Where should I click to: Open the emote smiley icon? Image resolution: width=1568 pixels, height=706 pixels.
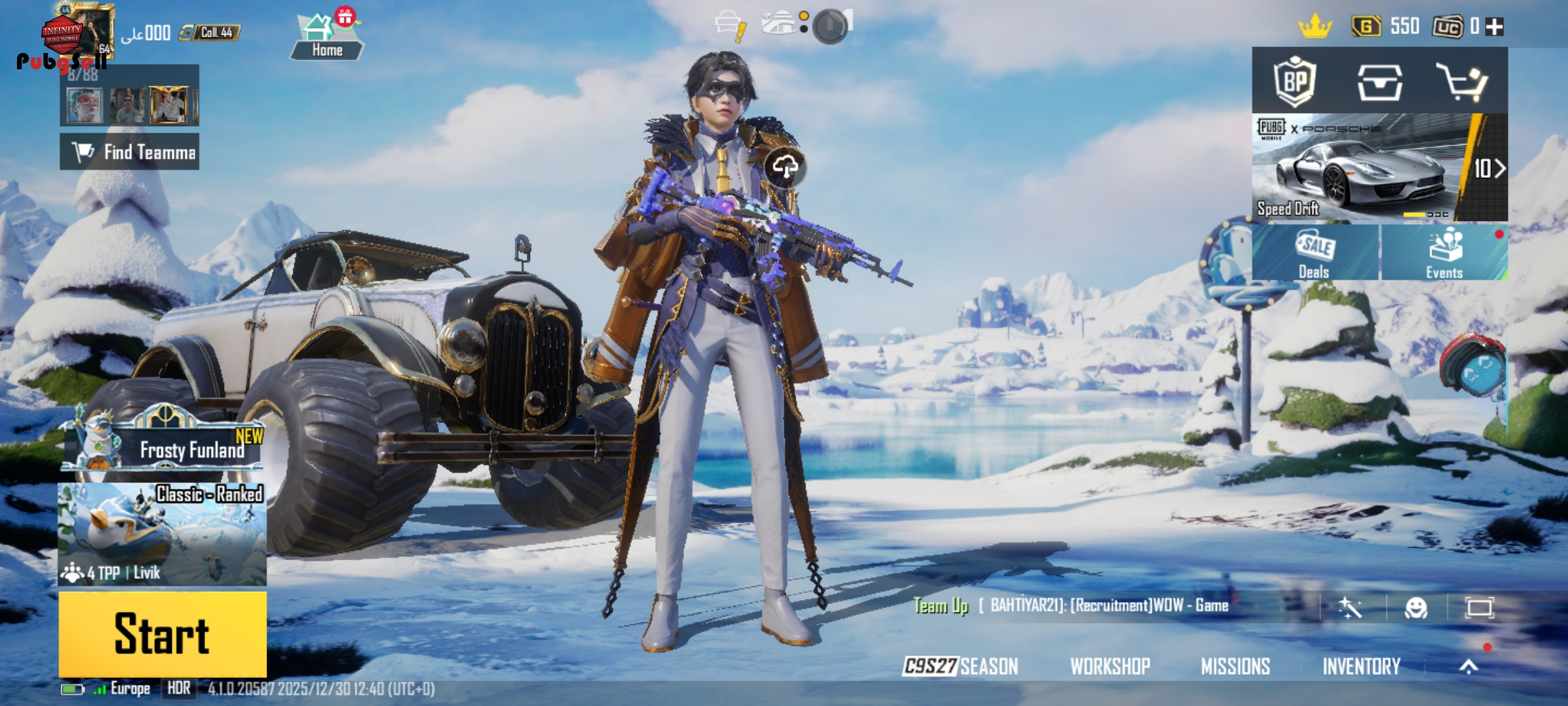pyautogui.click(x=1416, y=608)
